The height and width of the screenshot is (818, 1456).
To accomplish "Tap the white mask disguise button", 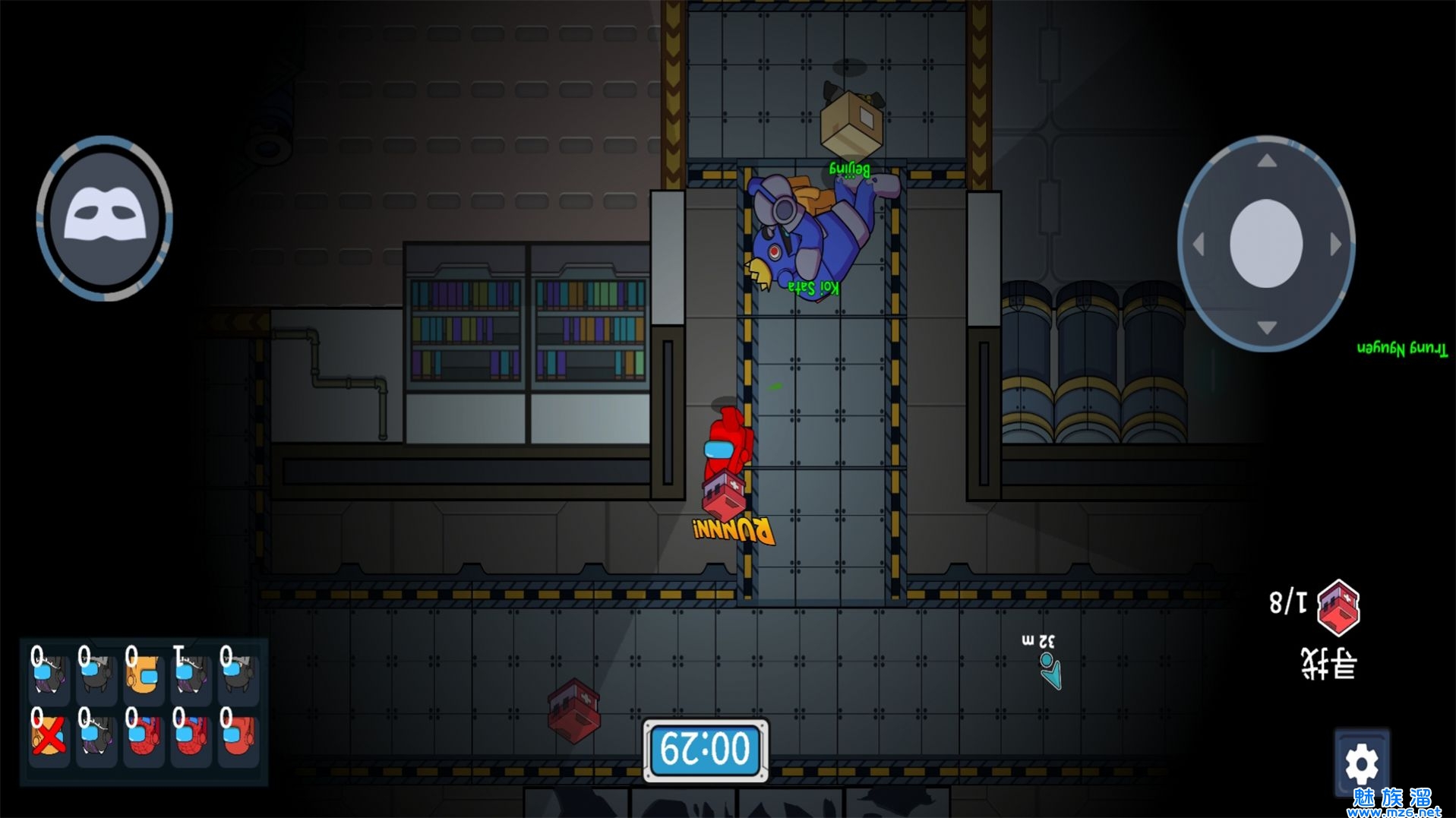I will click(x=105, y=217).
